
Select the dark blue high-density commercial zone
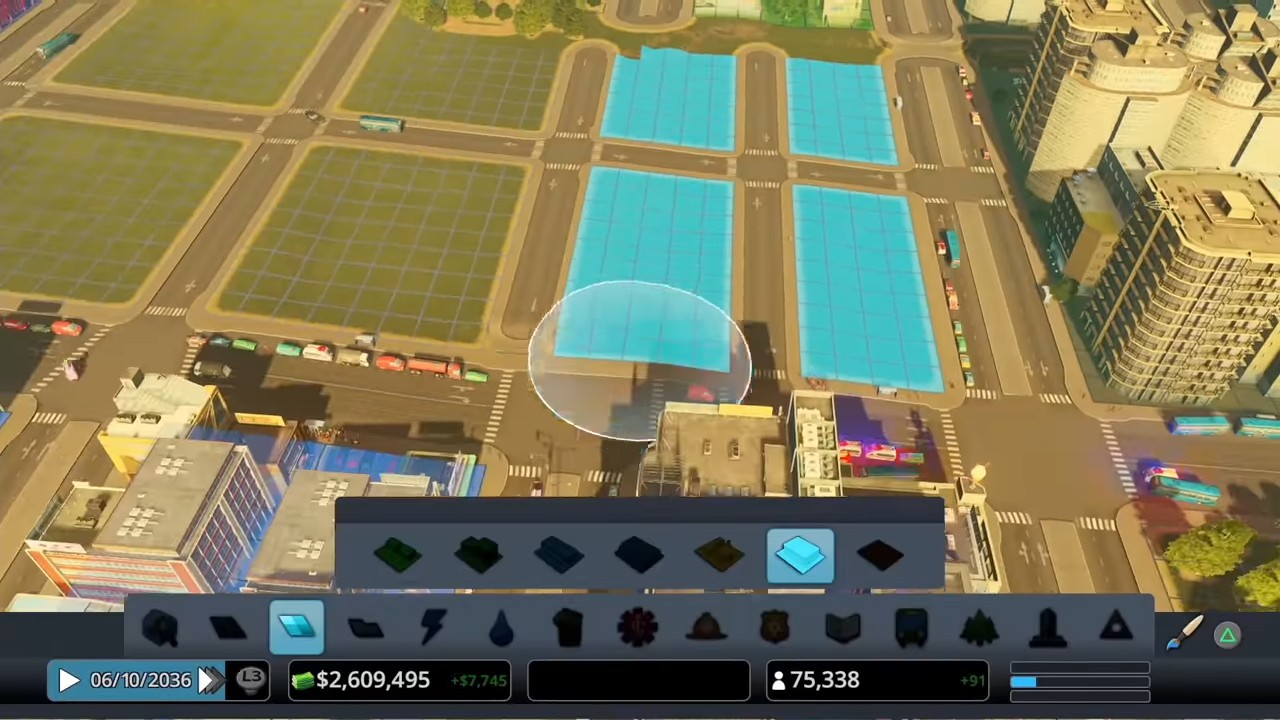[x=637, y=557]
